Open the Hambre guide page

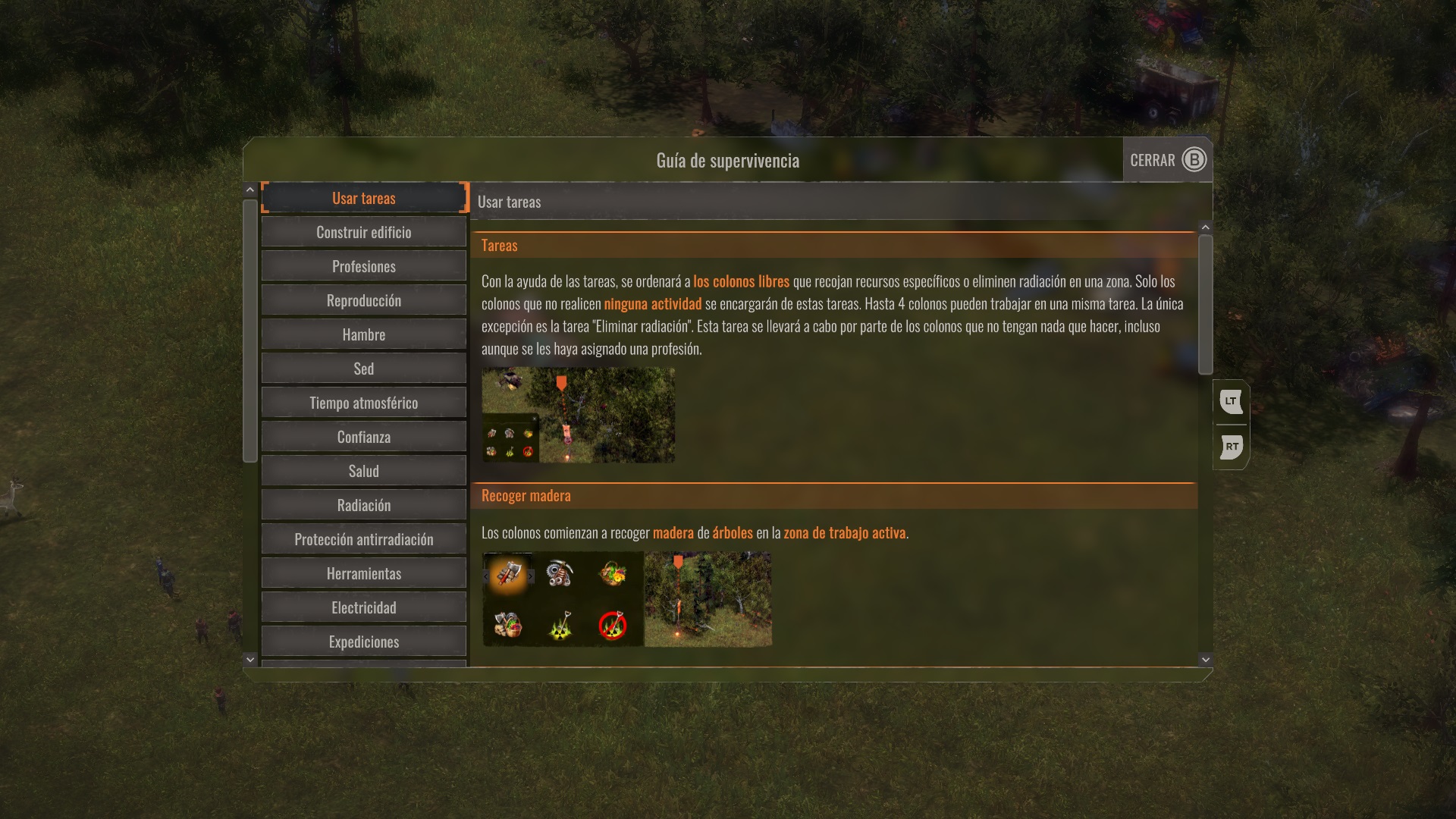[x=364, y=334]
